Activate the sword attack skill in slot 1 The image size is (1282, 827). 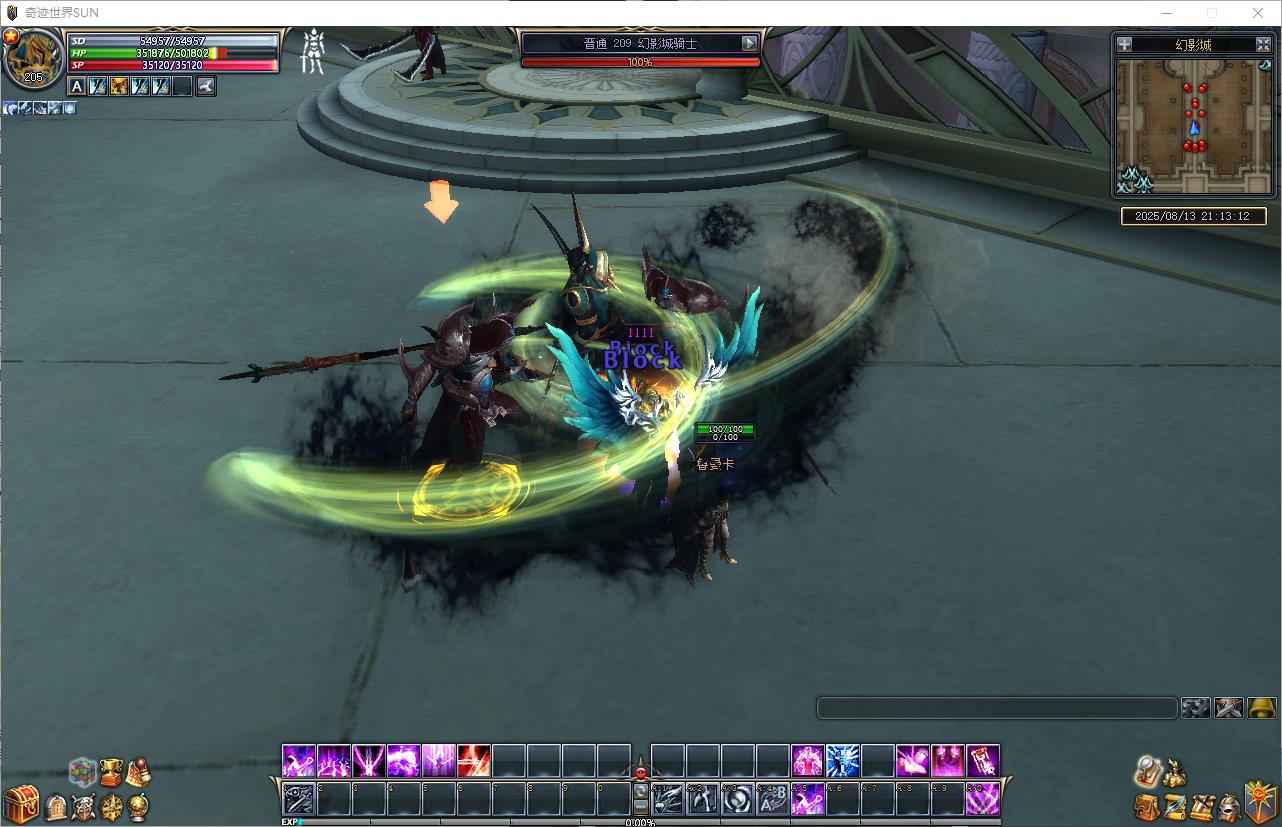point(299,799)
